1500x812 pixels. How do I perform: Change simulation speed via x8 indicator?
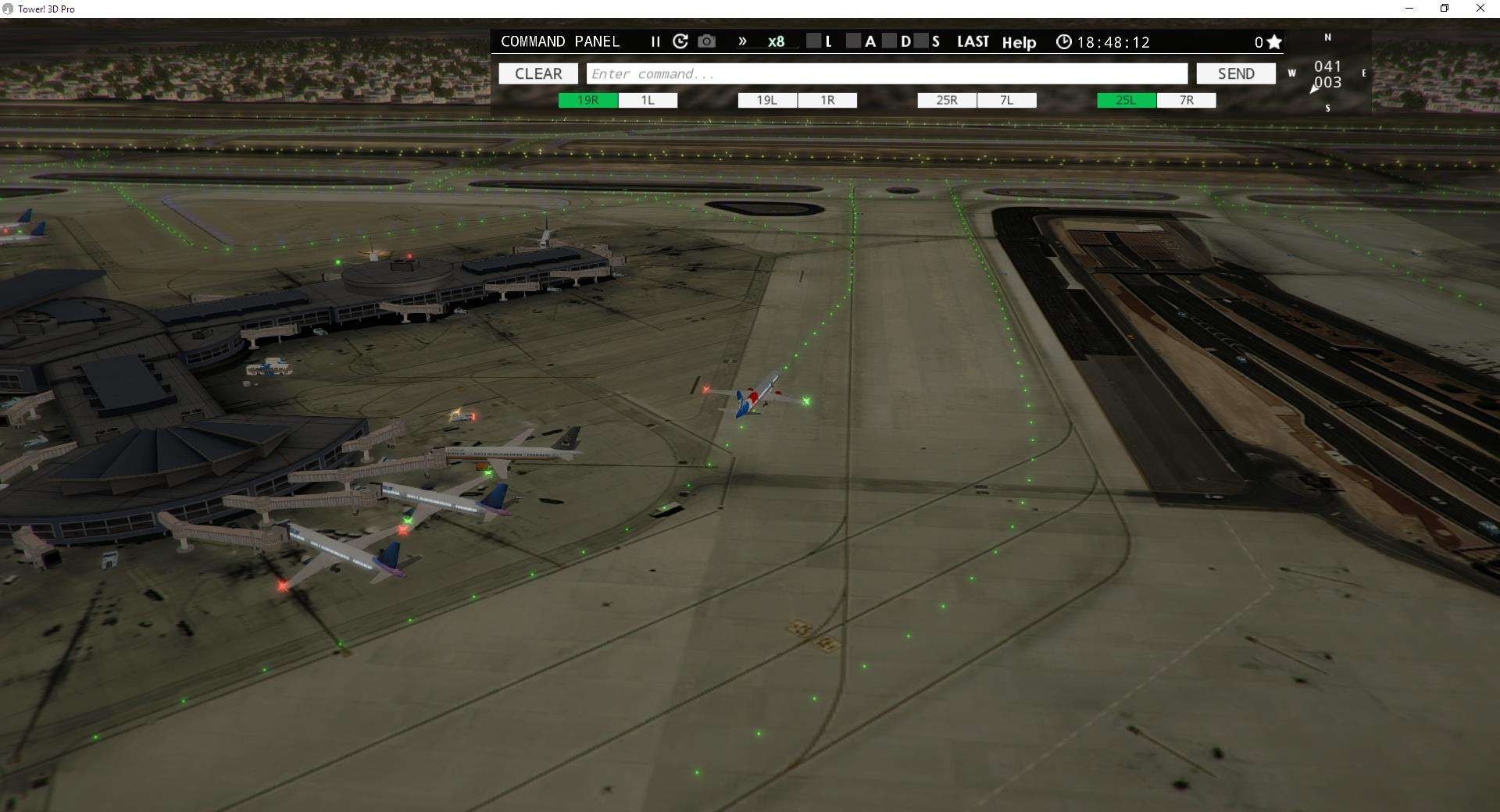point(775,42)
